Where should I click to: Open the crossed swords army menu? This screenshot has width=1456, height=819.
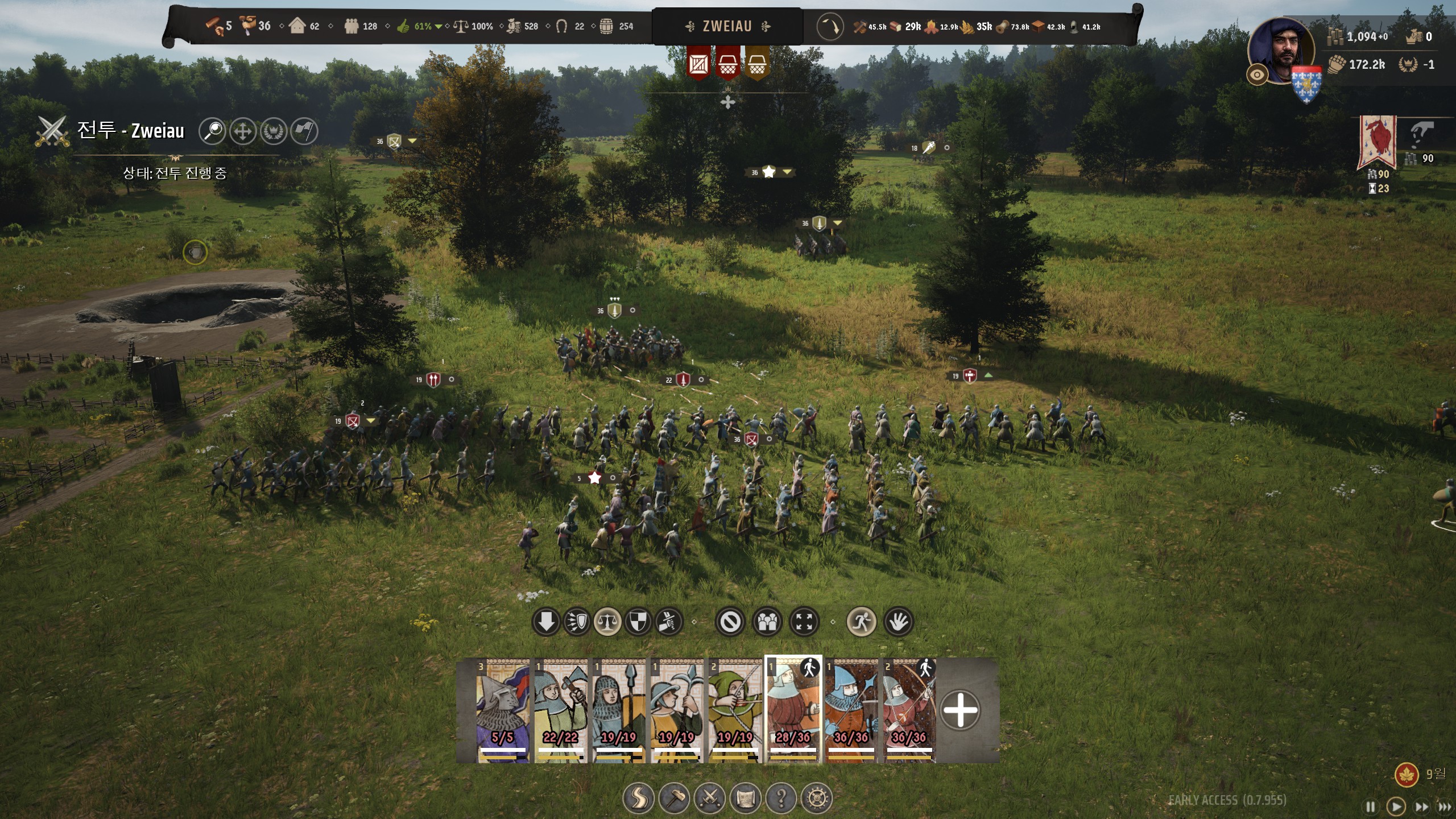[710, 799]
